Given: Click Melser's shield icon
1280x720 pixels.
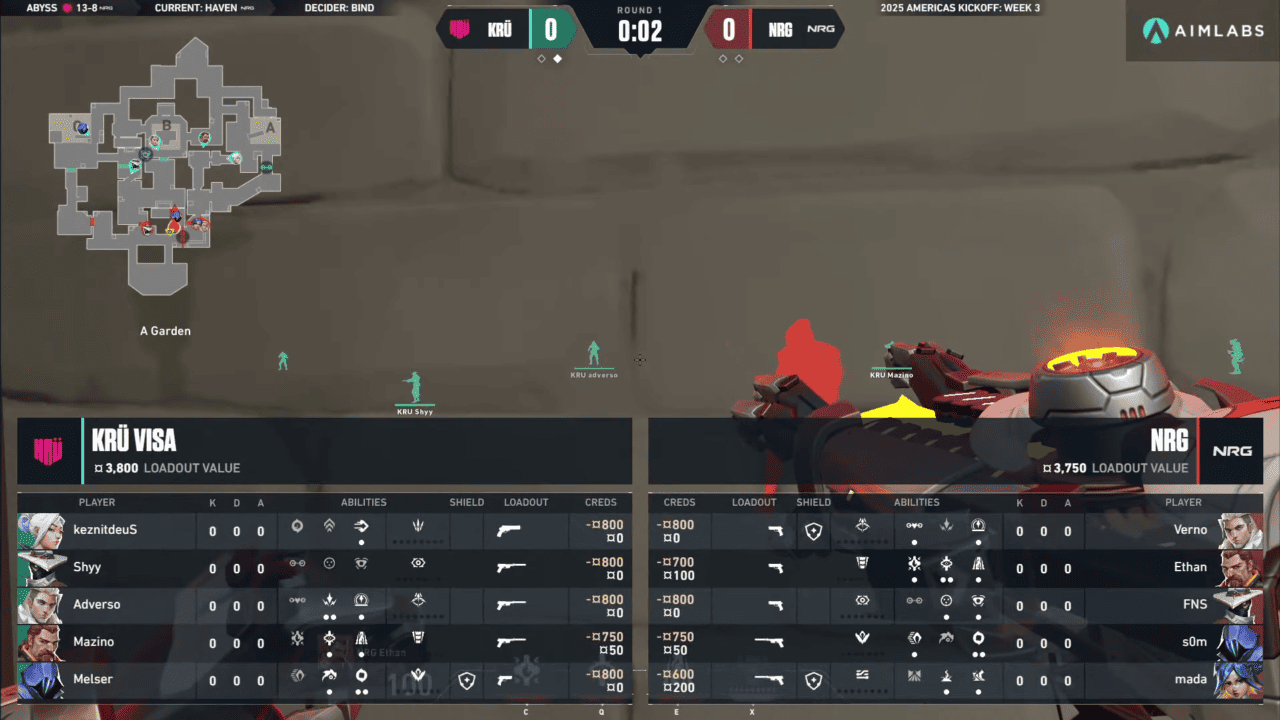Looking at the screenshot, I should pos(466,681).
